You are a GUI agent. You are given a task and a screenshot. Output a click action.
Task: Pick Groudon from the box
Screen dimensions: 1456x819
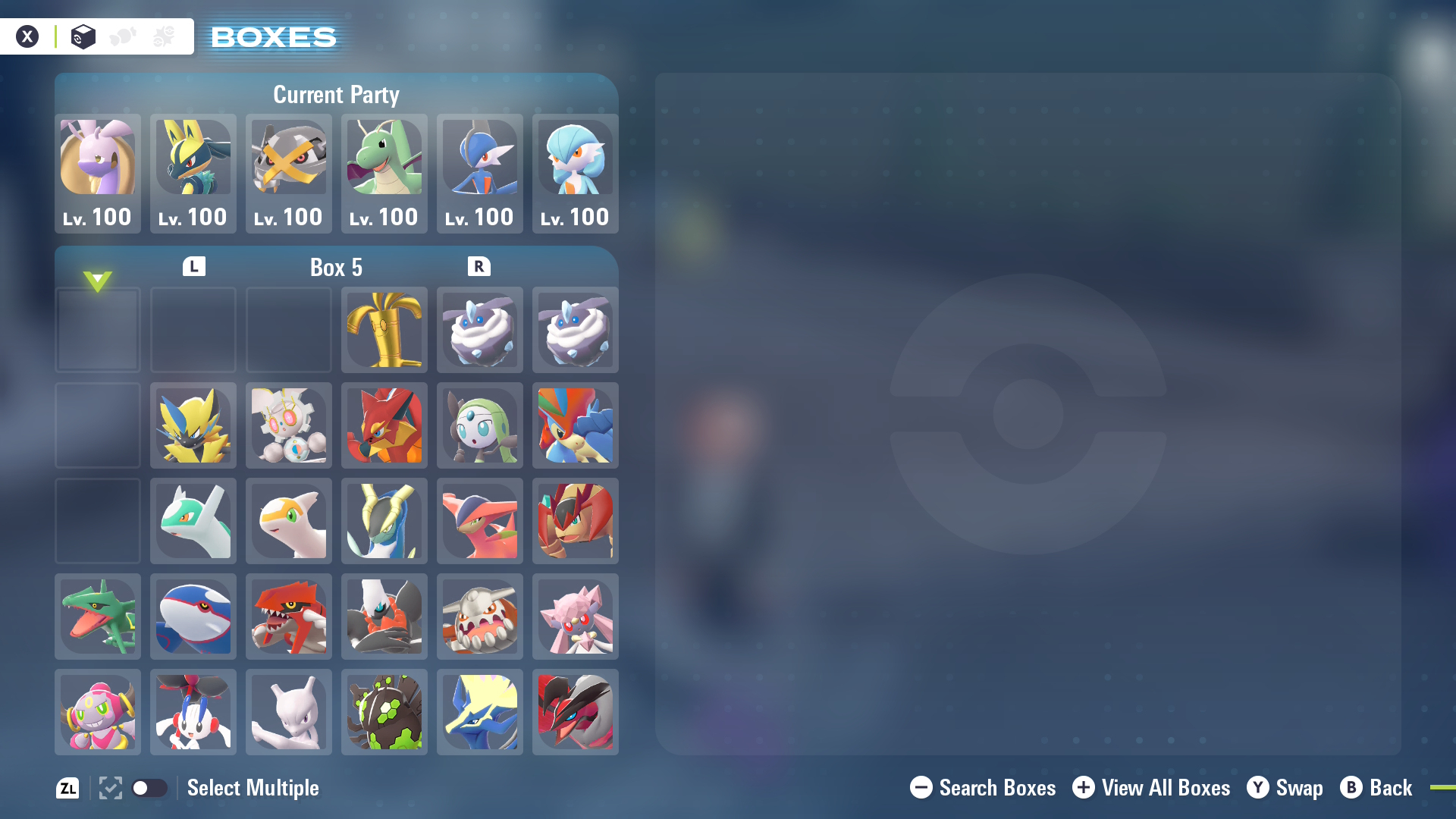pos(289,617)
